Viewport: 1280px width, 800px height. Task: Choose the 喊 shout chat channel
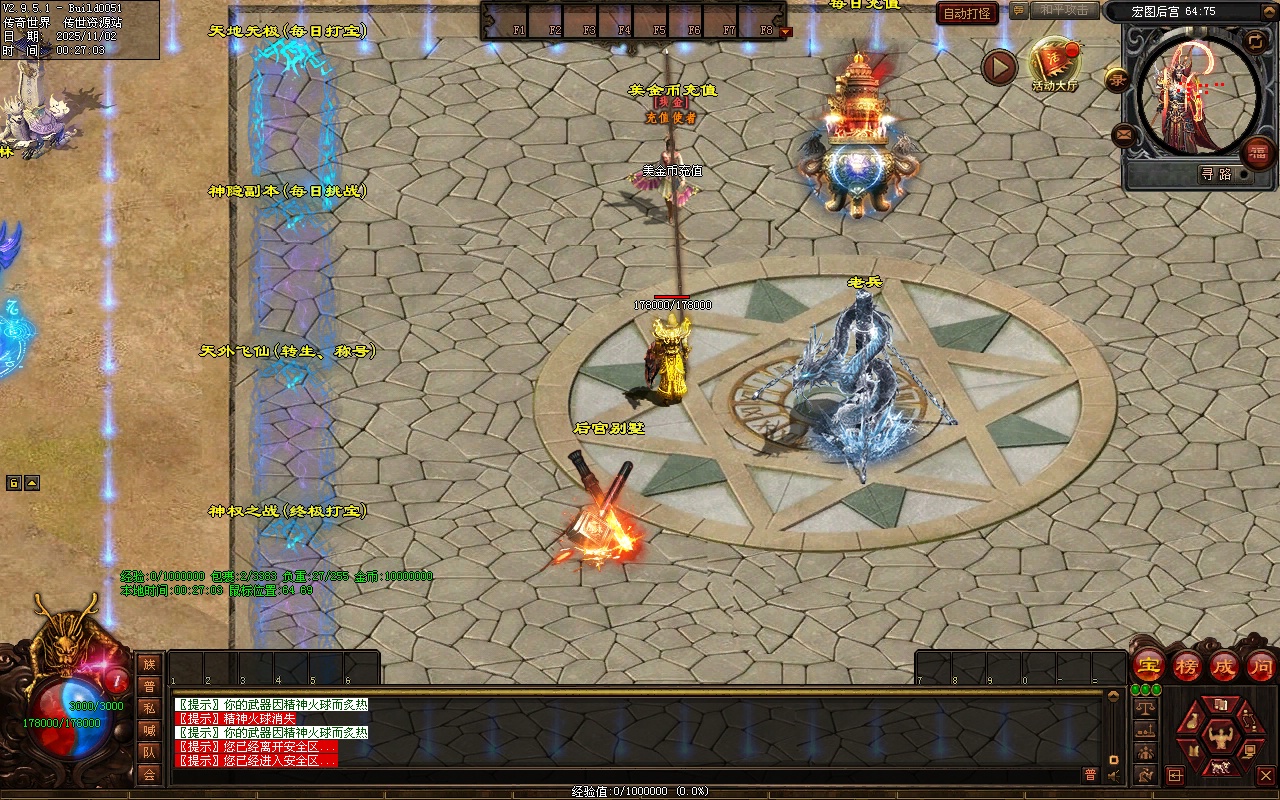pyautogui.click(x=149, y=730)
